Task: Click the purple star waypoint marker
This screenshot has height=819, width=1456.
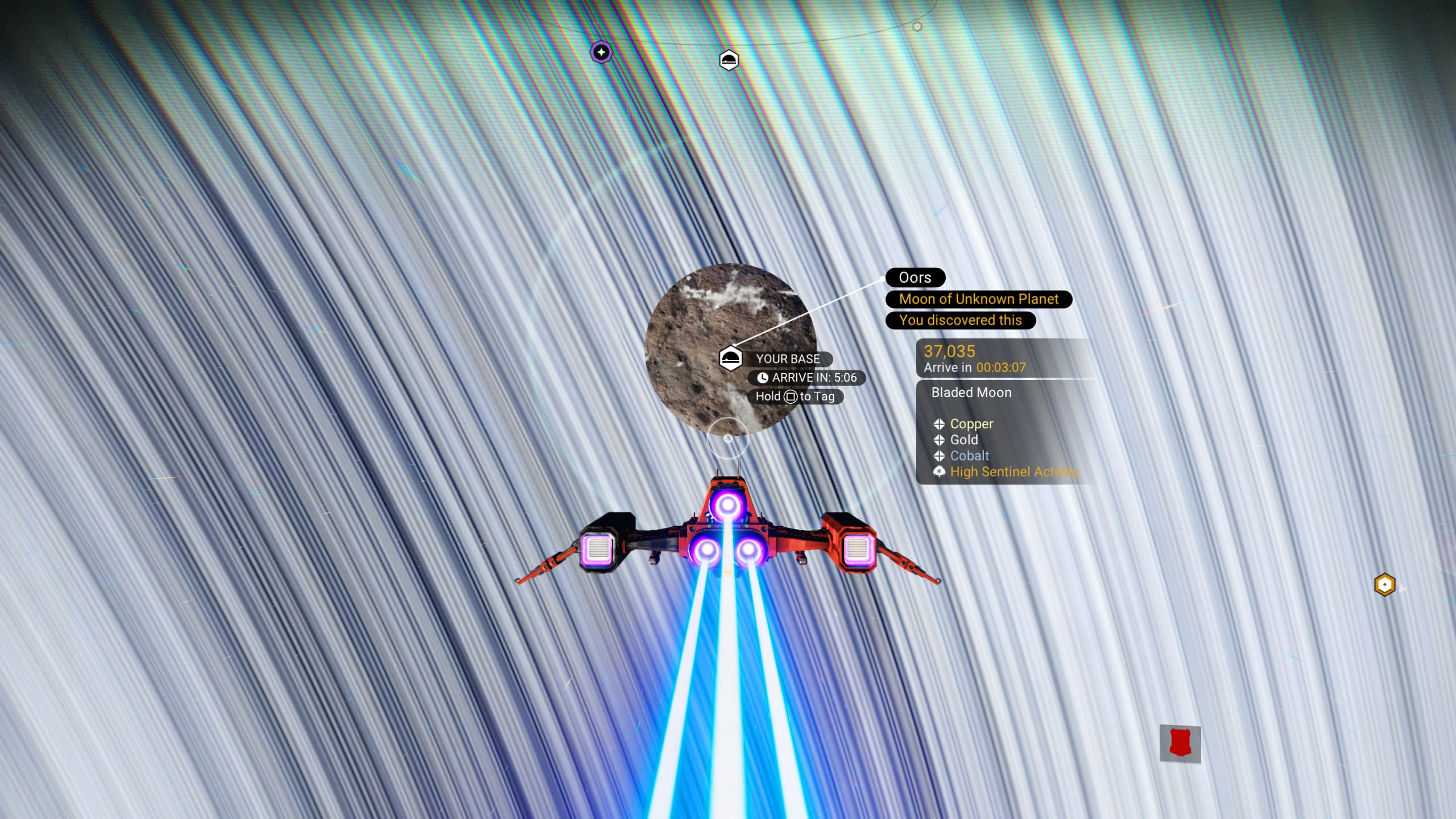Action: tap(601, 52)
